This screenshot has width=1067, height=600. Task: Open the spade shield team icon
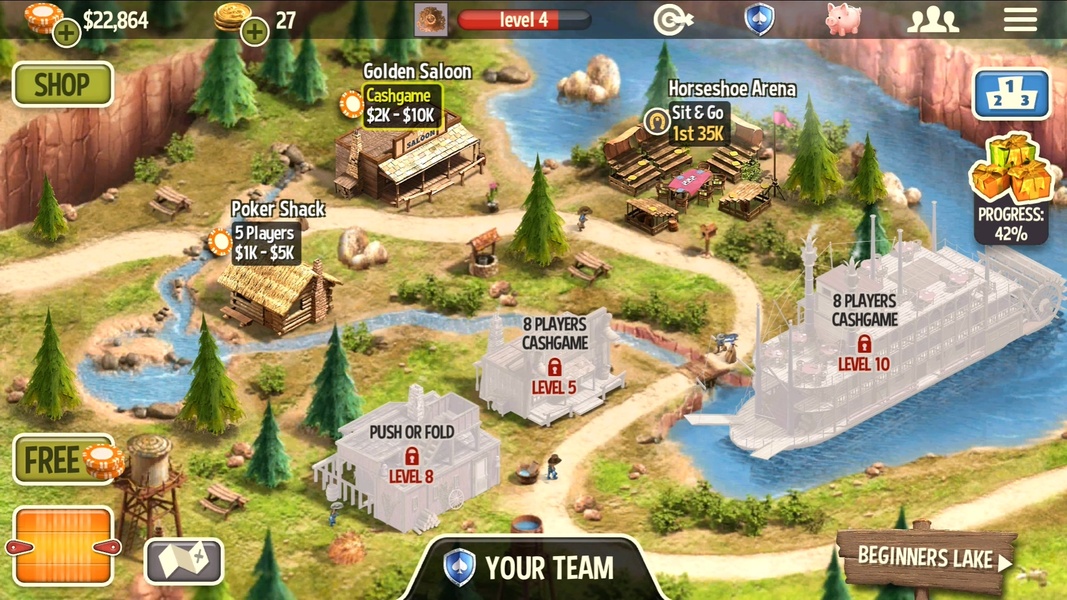[759, 20]
